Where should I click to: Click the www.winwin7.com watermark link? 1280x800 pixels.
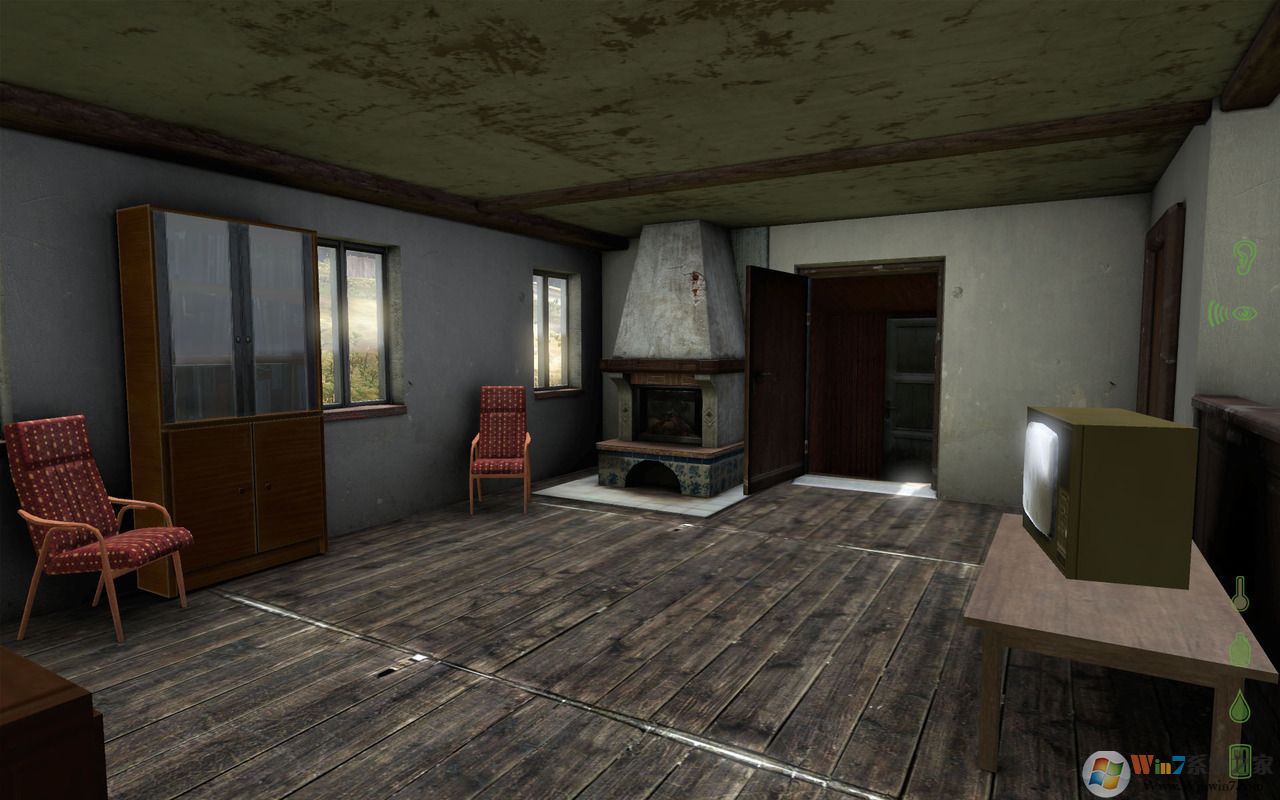tap(1202, 786)
